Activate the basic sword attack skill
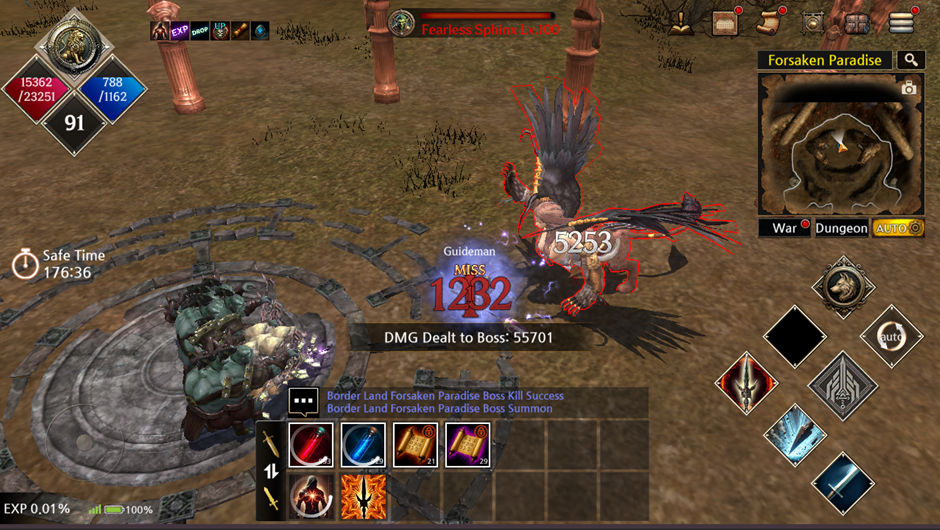The height and width of the screenshot is (530, 940). [x=842, y=484]
